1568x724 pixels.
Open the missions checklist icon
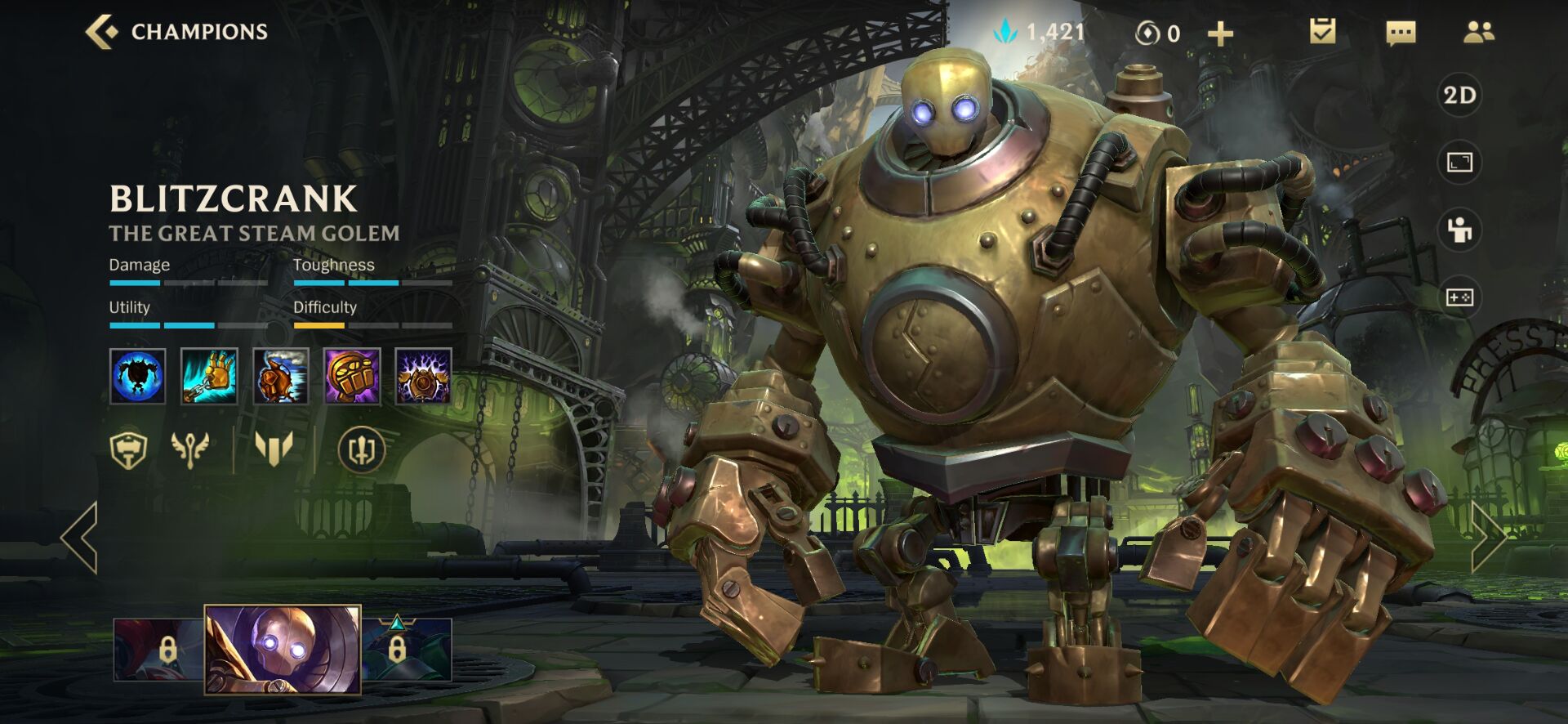(1322, 32)
